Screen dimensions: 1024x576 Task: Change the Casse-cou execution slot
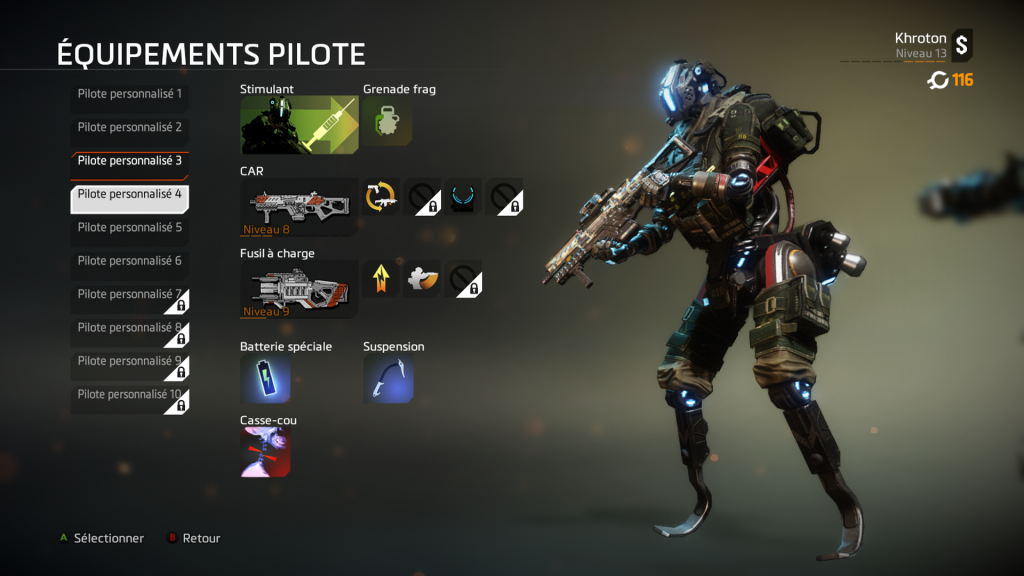pyautogui.click(x=265, y=452)
